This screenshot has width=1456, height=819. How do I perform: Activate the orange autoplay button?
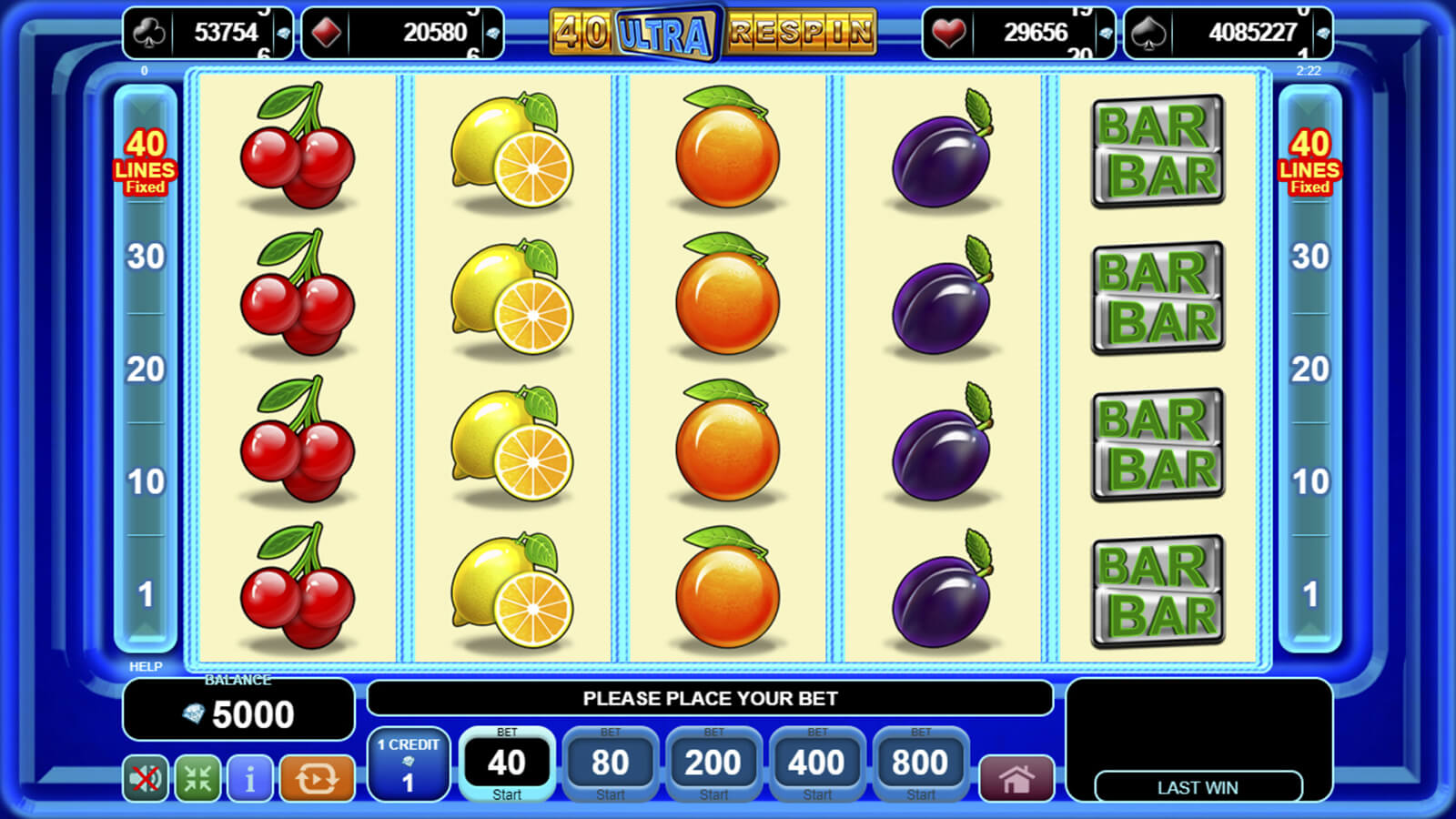click(x=317, y=779)
